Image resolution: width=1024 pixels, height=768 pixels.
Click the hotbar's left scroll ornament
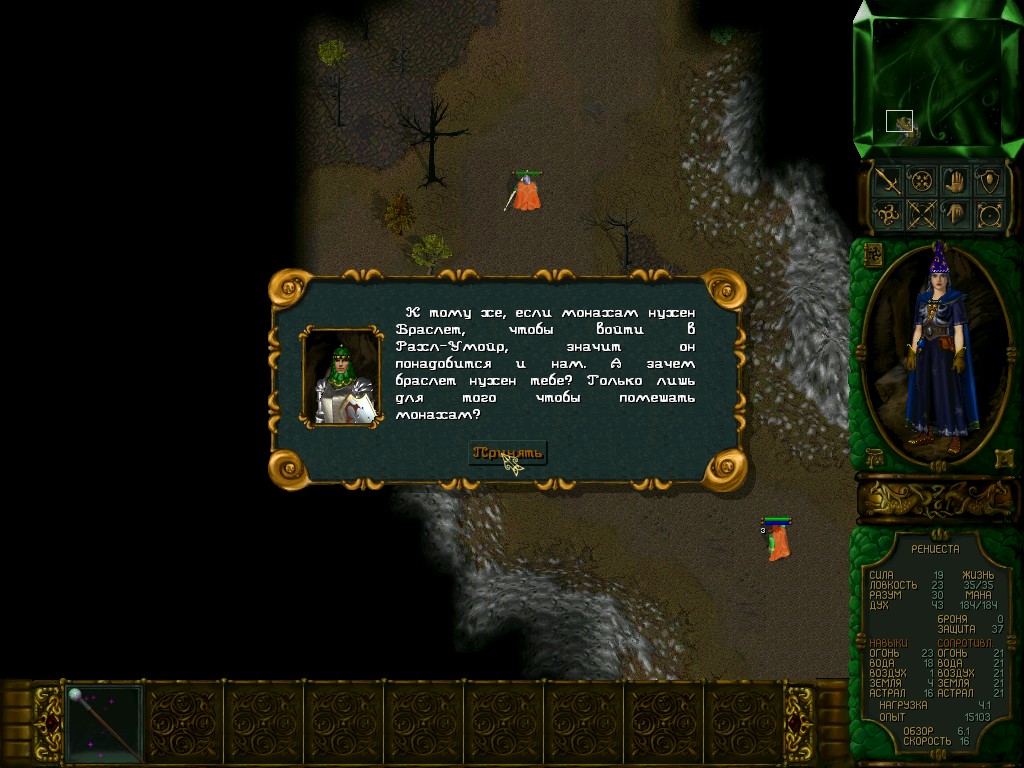47,723
